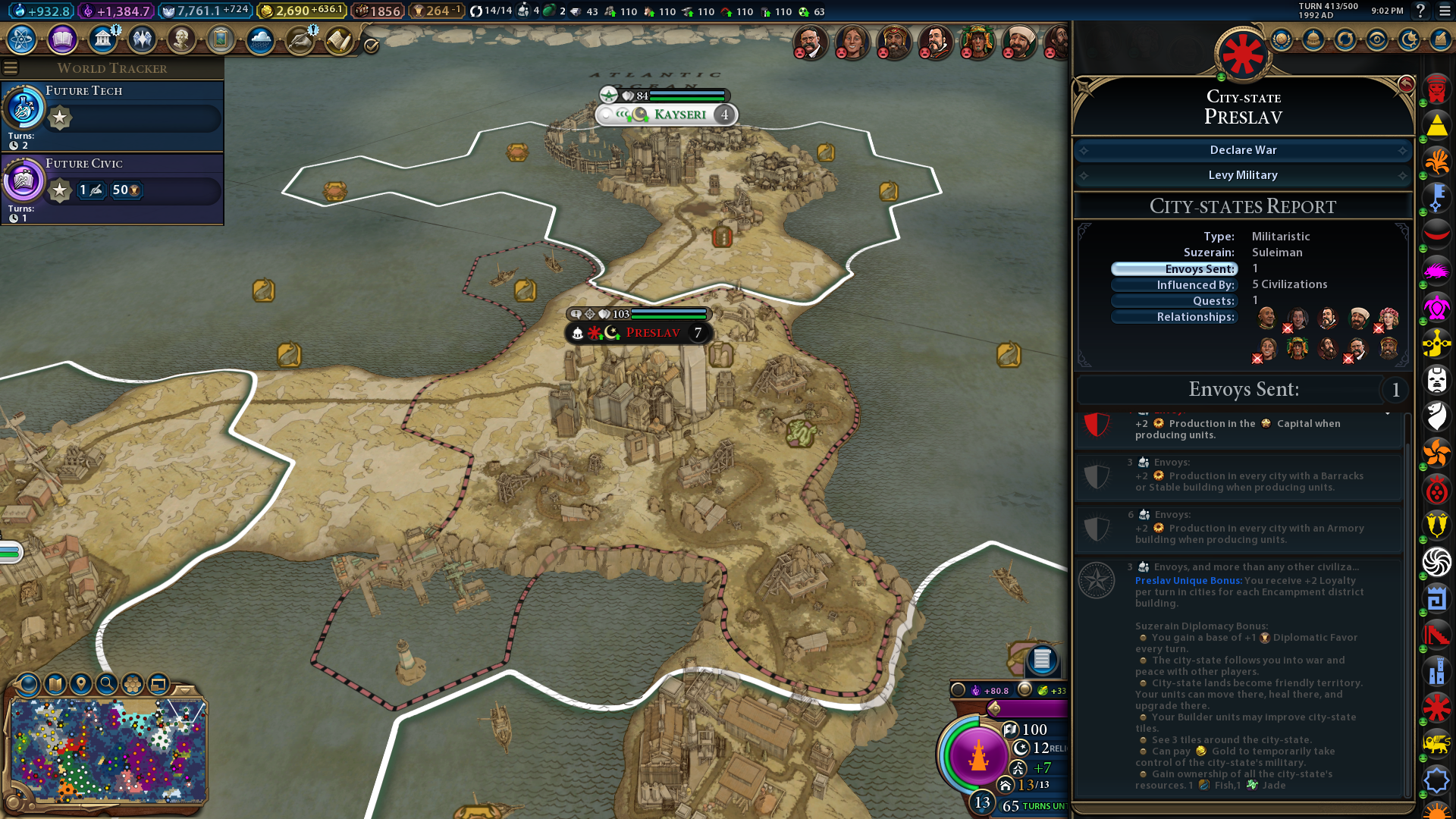The image size is (1456, 819).
Task: Select Levy Military for Preslav
Action: (x=1242, y=175)
